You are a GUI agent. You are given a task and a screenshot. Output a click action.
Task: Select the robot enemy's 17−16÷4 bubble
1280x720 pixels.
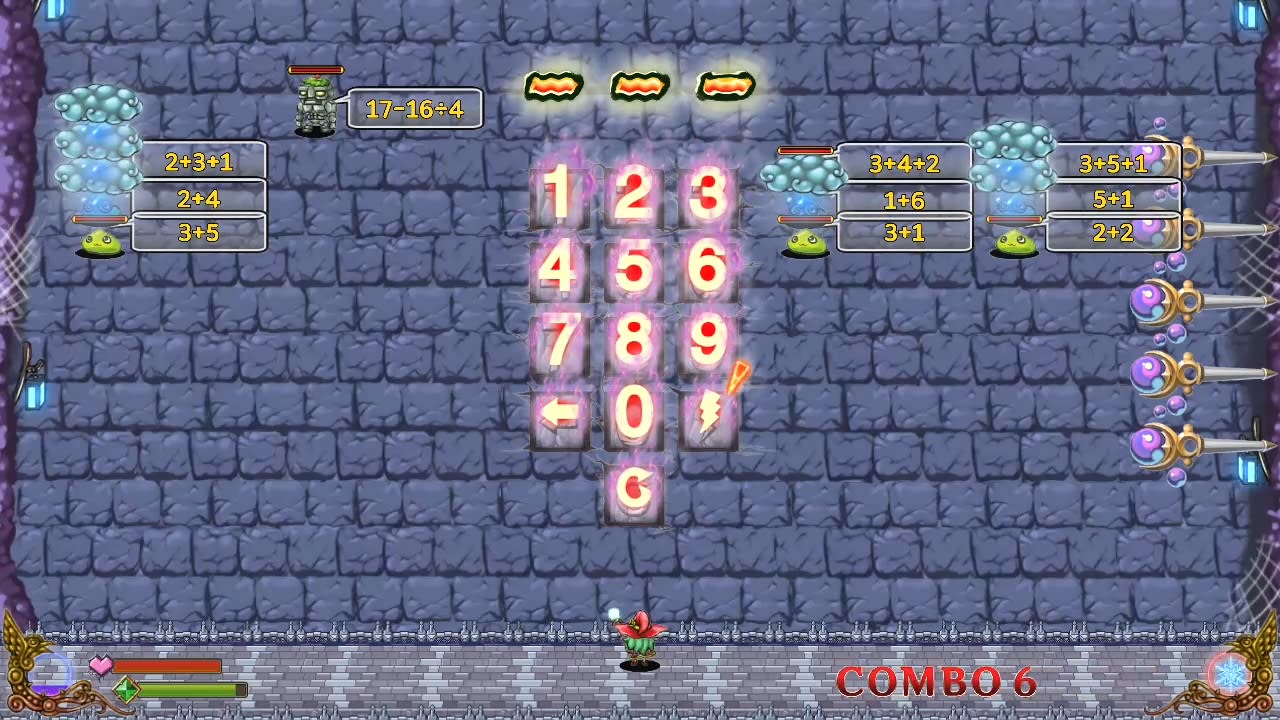click(x=415, y=109)
